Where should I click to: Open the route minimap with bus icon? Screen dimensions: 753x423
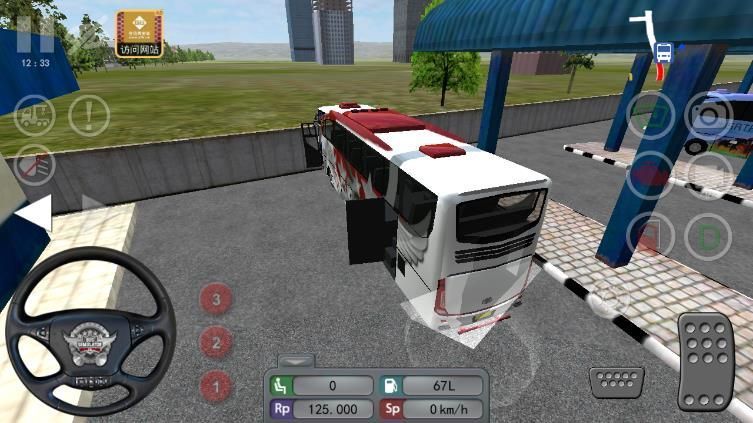point(662,50)
